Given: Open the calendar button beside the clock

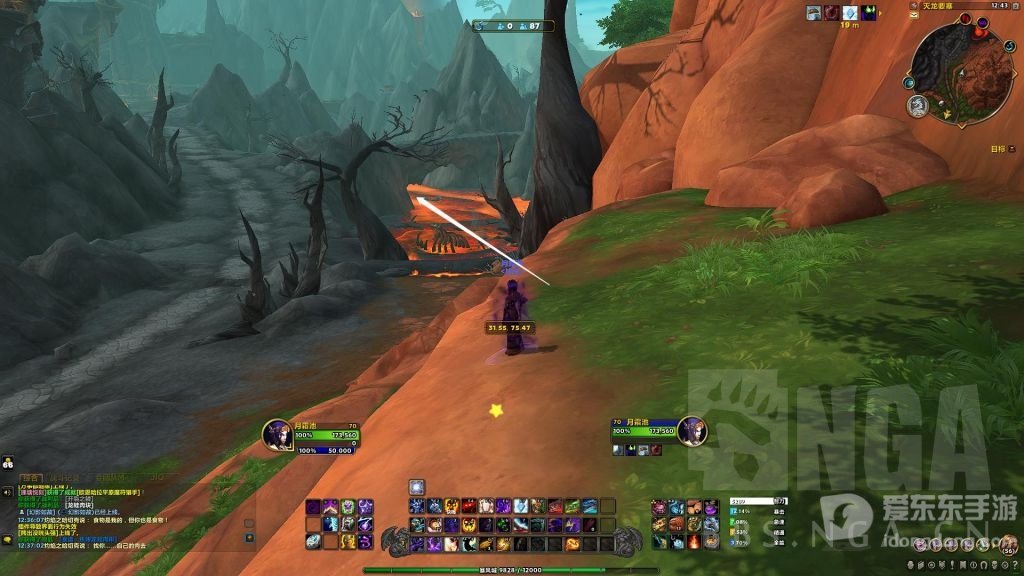Looking at the screenshot, I should [1014, 6].
